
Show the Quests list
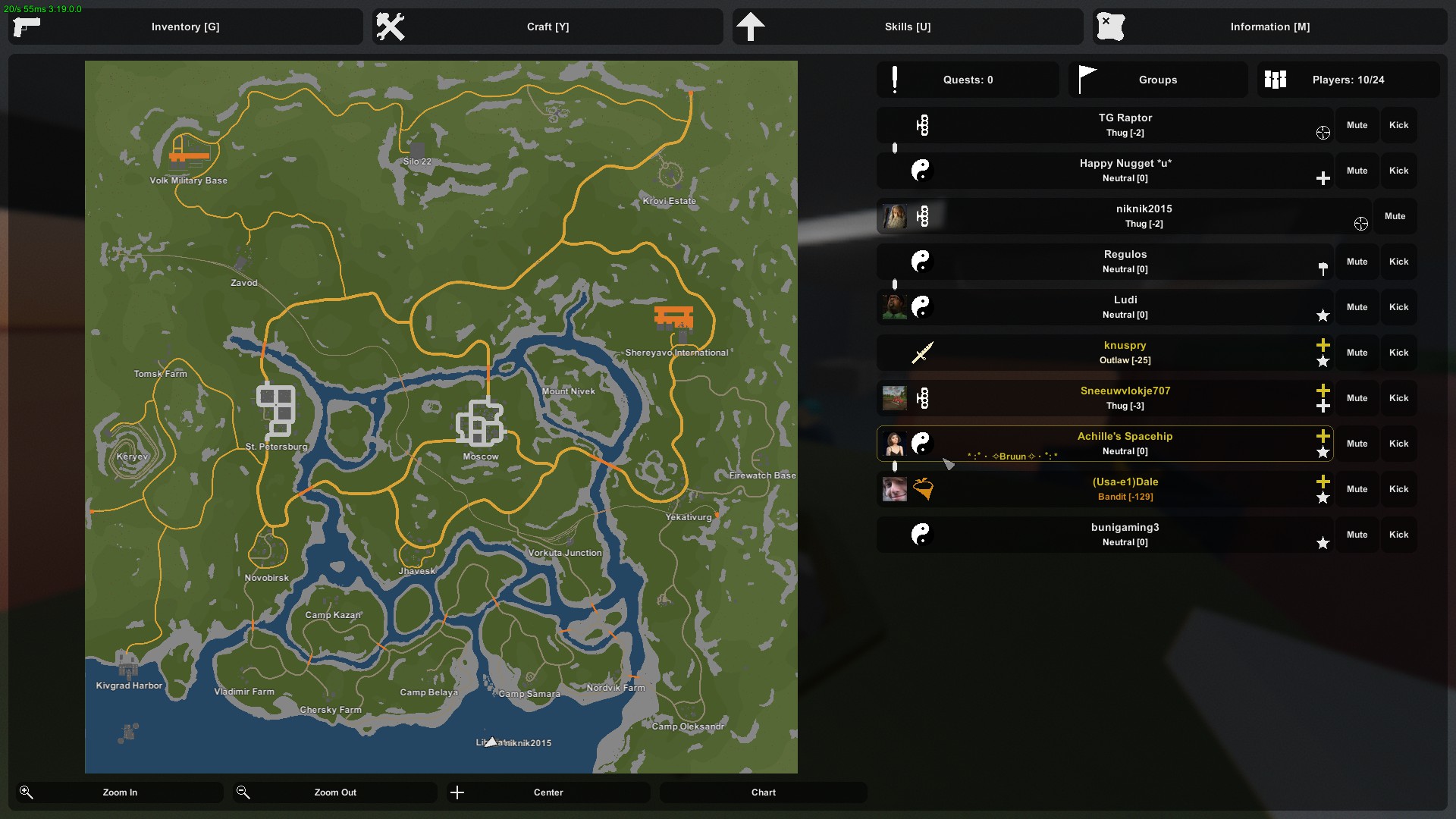click(968, 80)
